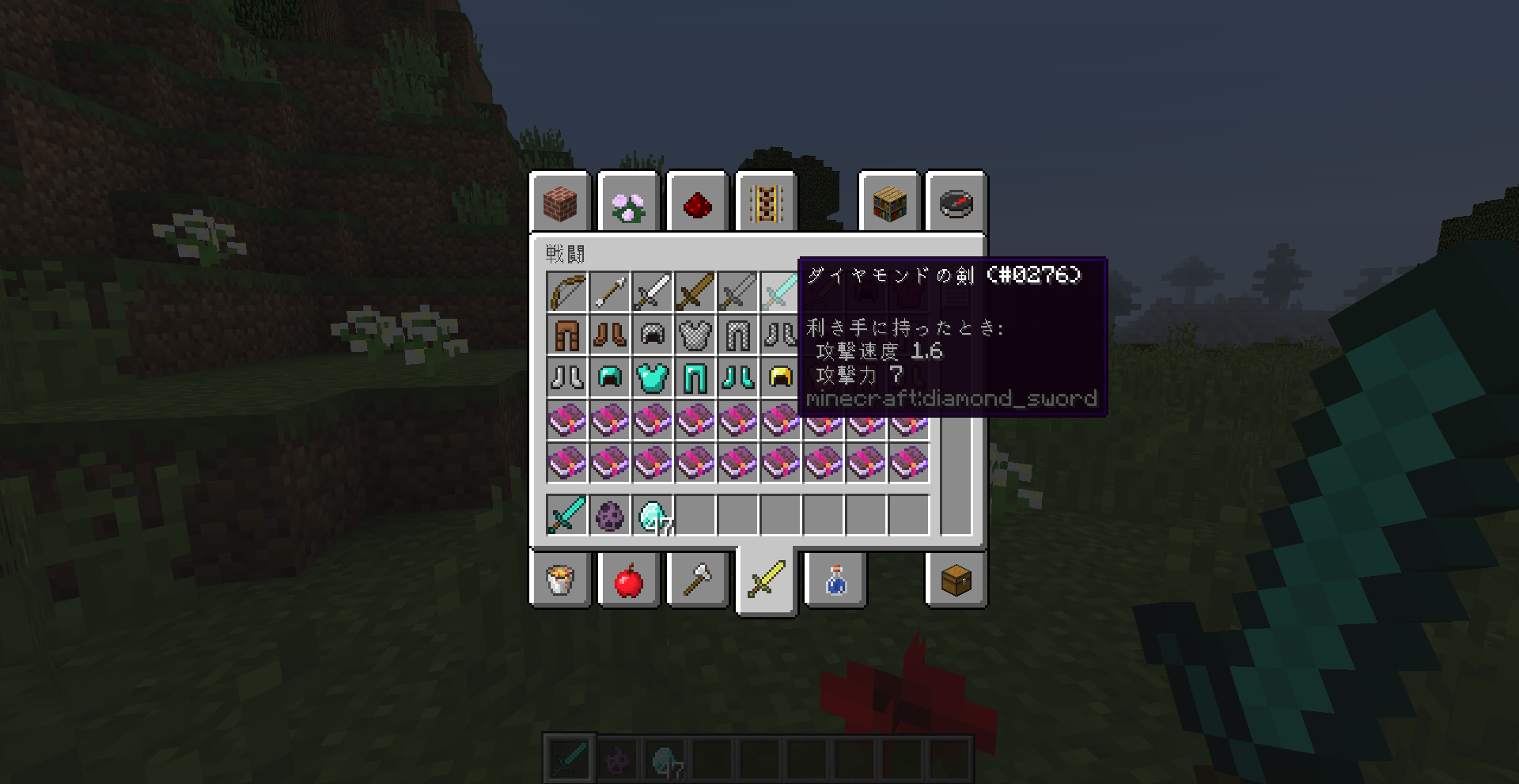Grab the golden helmet item
The width and height of the screenshot is (1519, 784).
781,377
